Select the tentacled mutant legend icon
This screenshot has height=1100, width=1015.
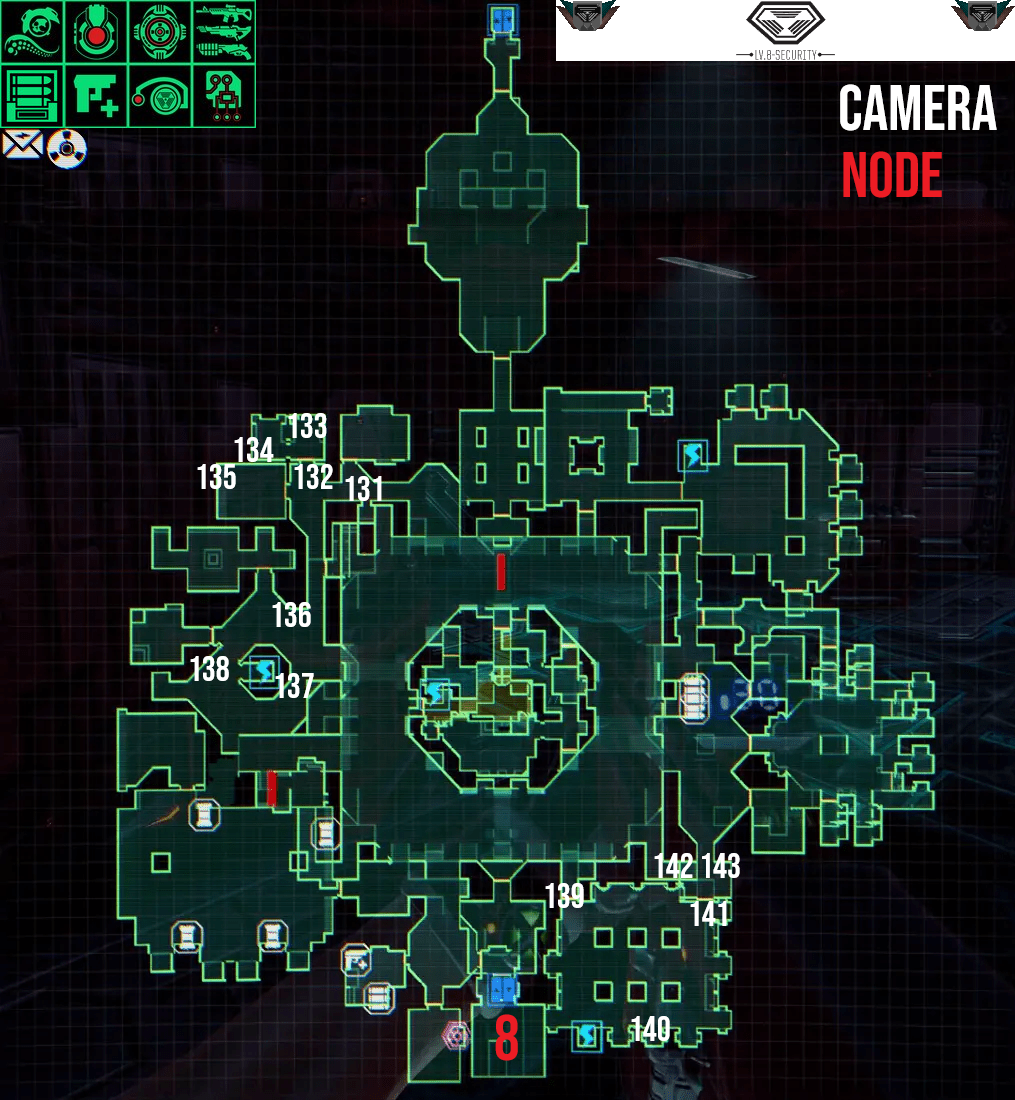click(32, 32)
